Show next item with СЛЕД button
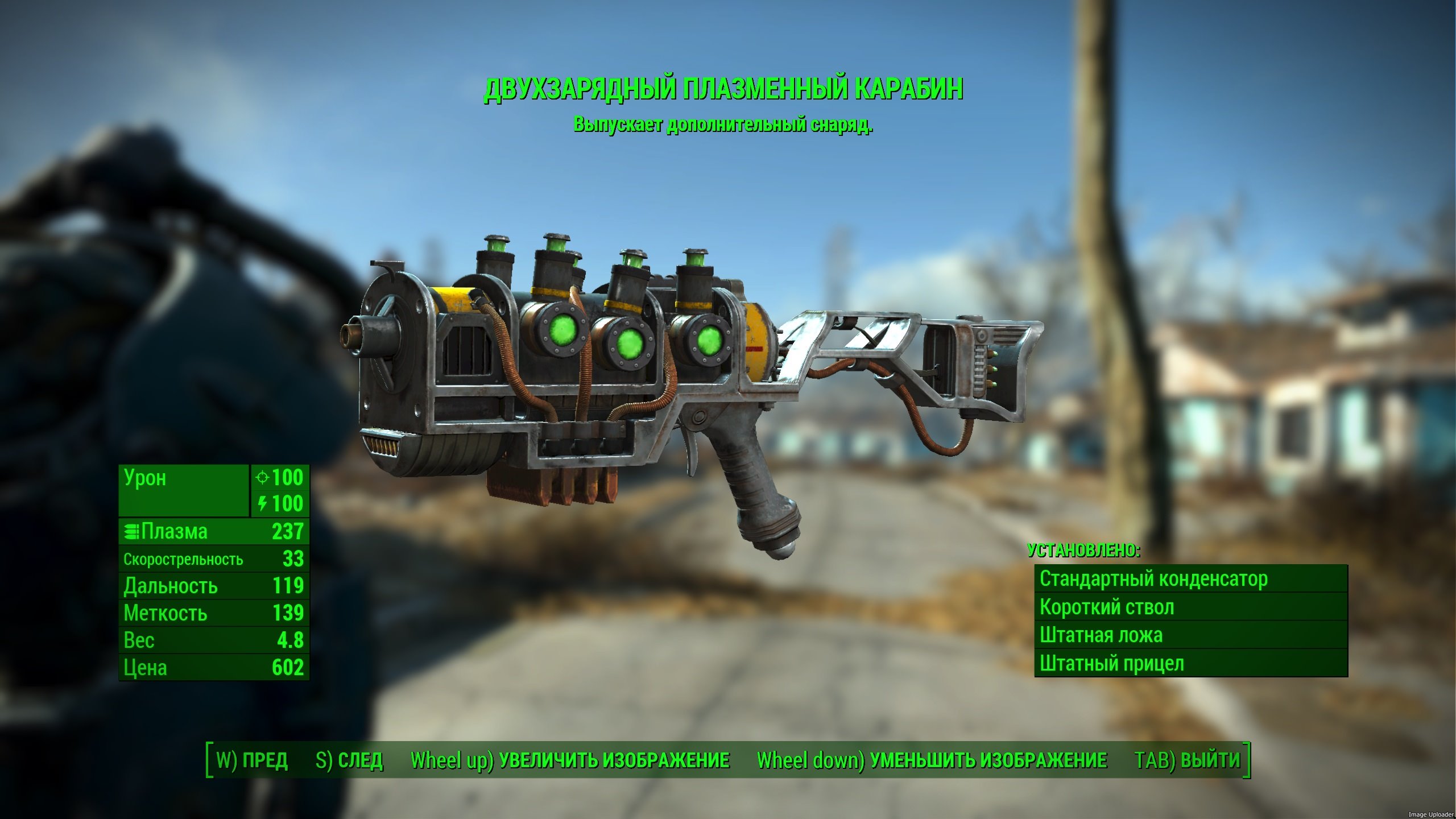Screen dimensions: 1456x819 (349, 760)
